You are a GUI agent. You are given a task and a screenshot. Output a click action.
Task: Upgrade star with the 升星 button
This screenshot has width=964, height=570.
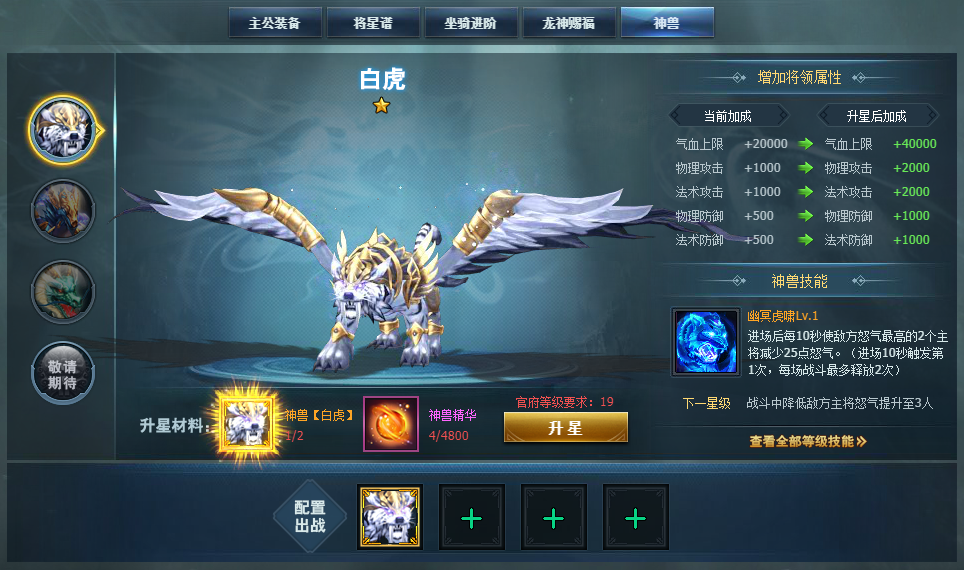565,427
